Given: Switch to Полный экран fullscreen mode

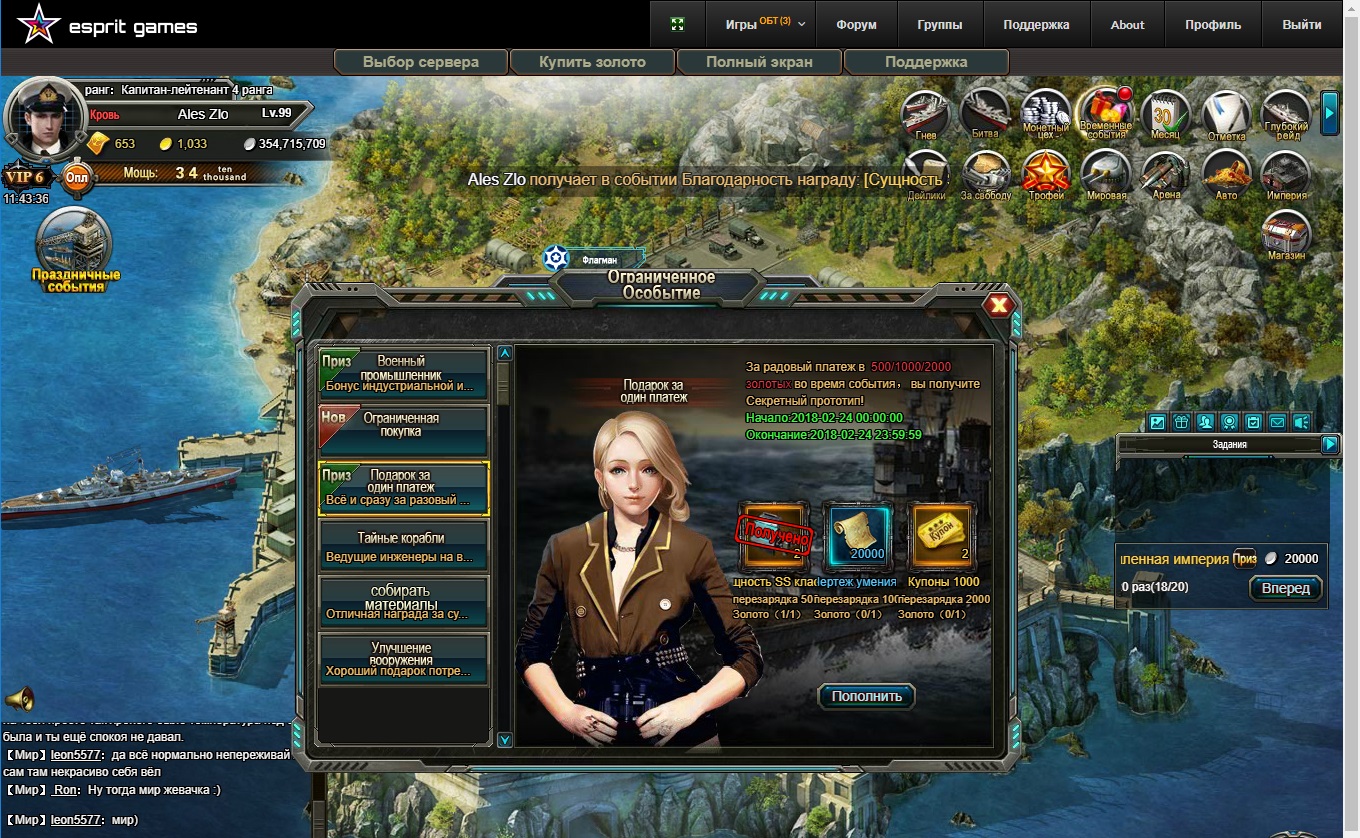Looking at the screenshot, I should 759,62.
